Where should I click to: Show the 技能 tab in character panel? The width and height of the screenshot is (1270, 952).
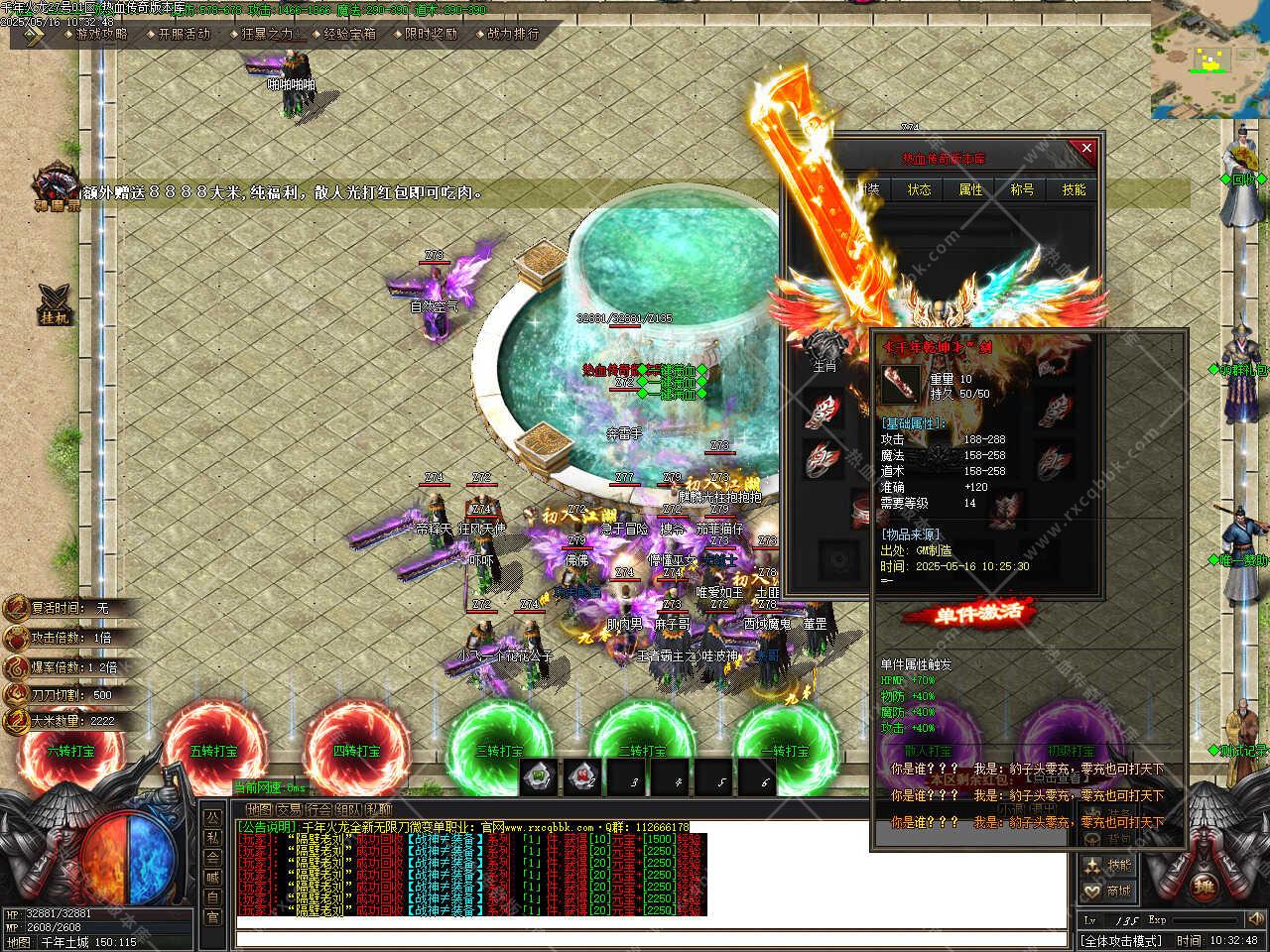(1074, 189)
